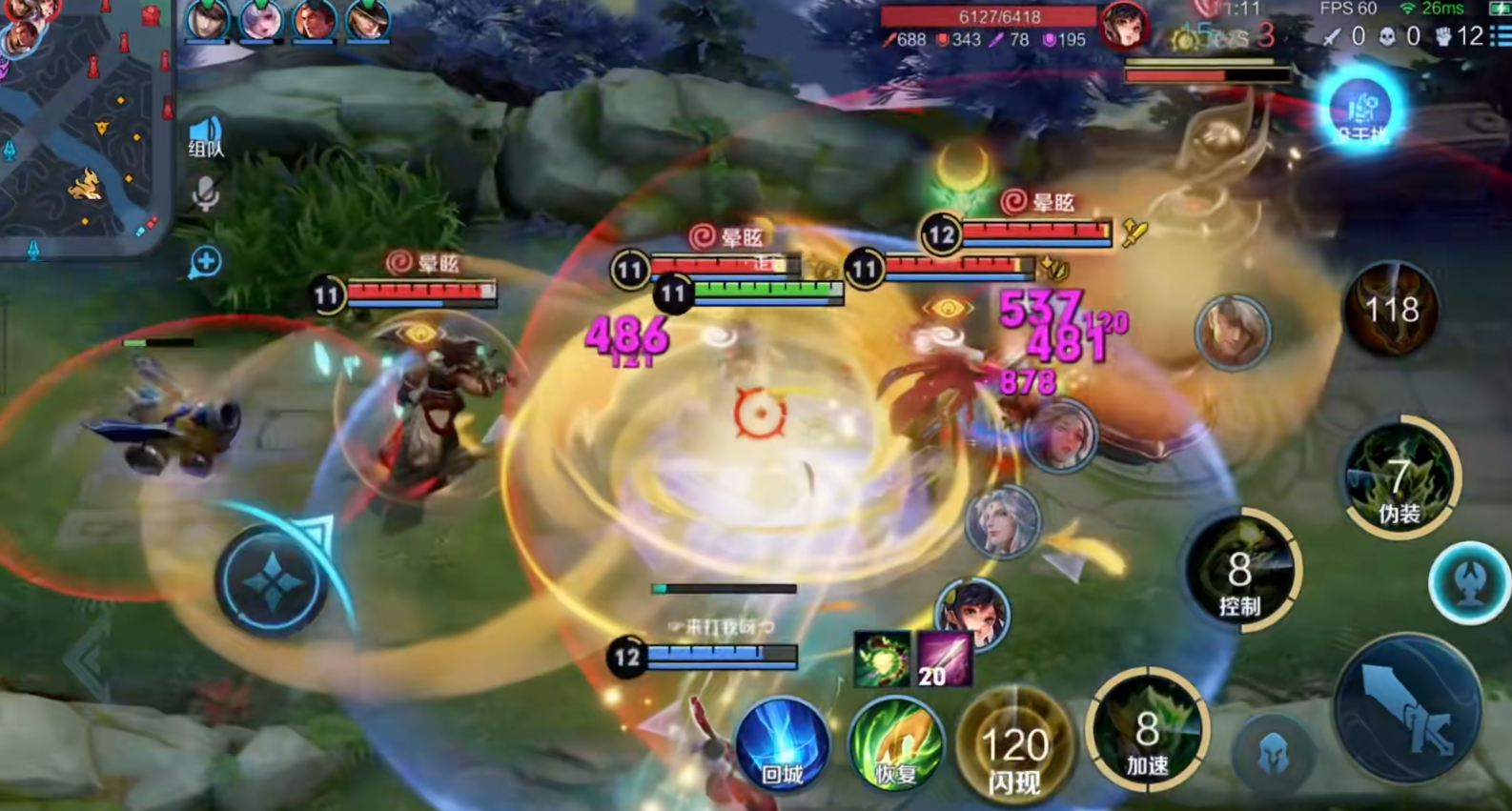The width and height of the screenshot is (1512, 811).
Task: Use the 恢复 heal summoner spell
Action: 895,744
